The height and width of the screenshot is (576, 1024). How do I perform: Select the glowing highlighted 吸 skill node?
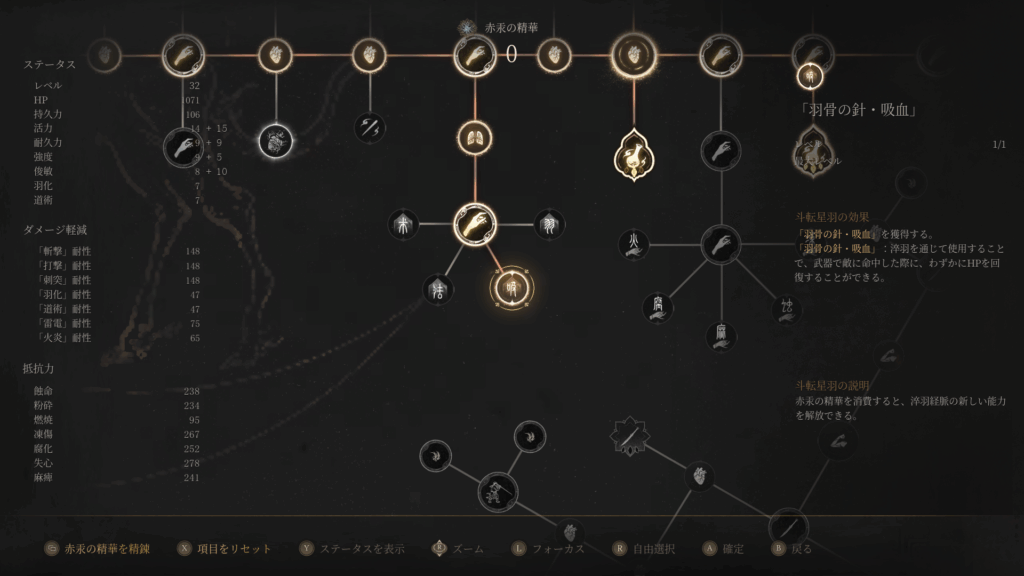512,288
